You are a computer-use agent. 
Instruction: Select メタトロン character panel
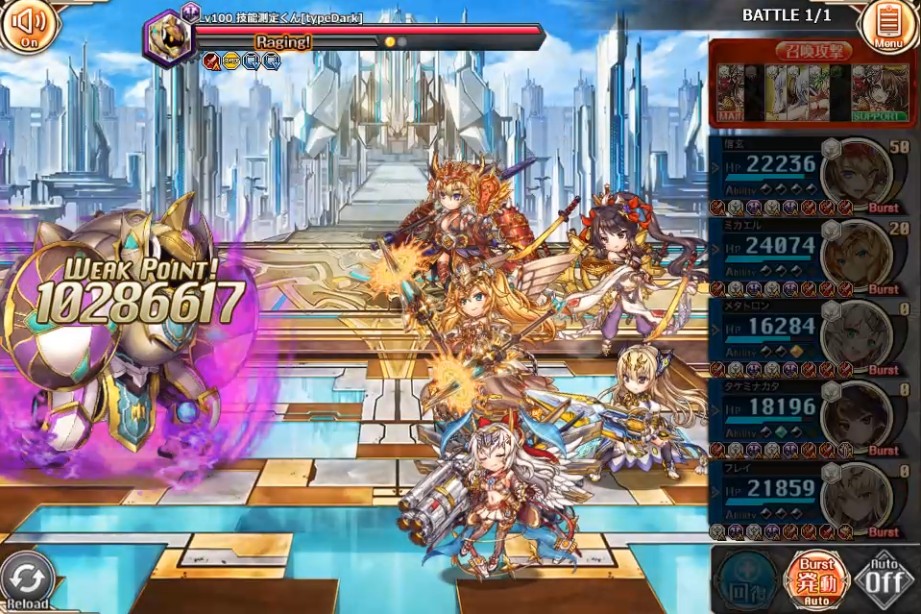[x=810, y=336]
